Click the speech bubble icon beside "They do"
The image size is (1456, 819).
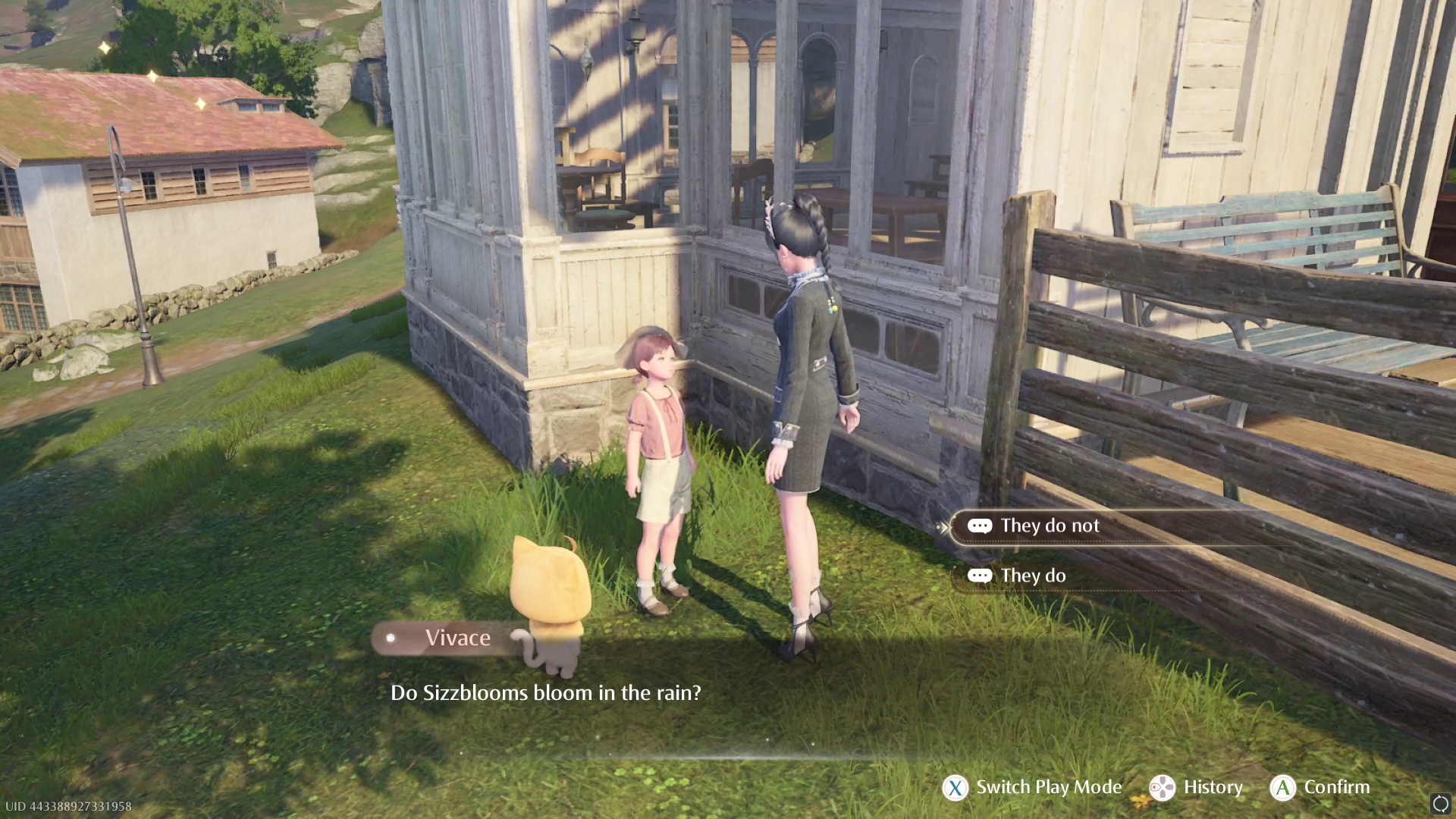click(x=981, y=575)
